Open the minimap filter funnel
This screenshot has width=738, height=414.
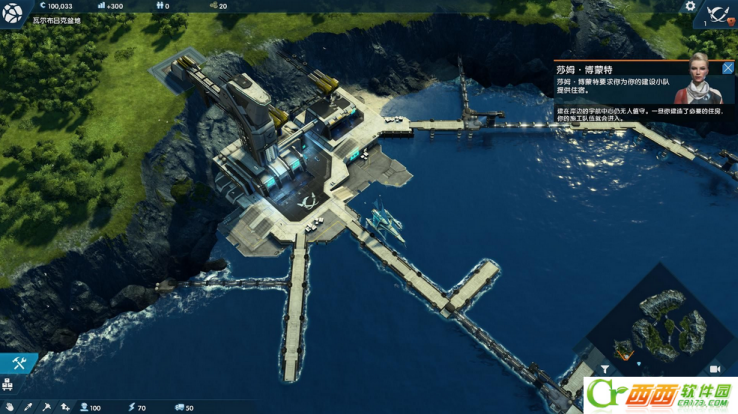tap(604, 370)
